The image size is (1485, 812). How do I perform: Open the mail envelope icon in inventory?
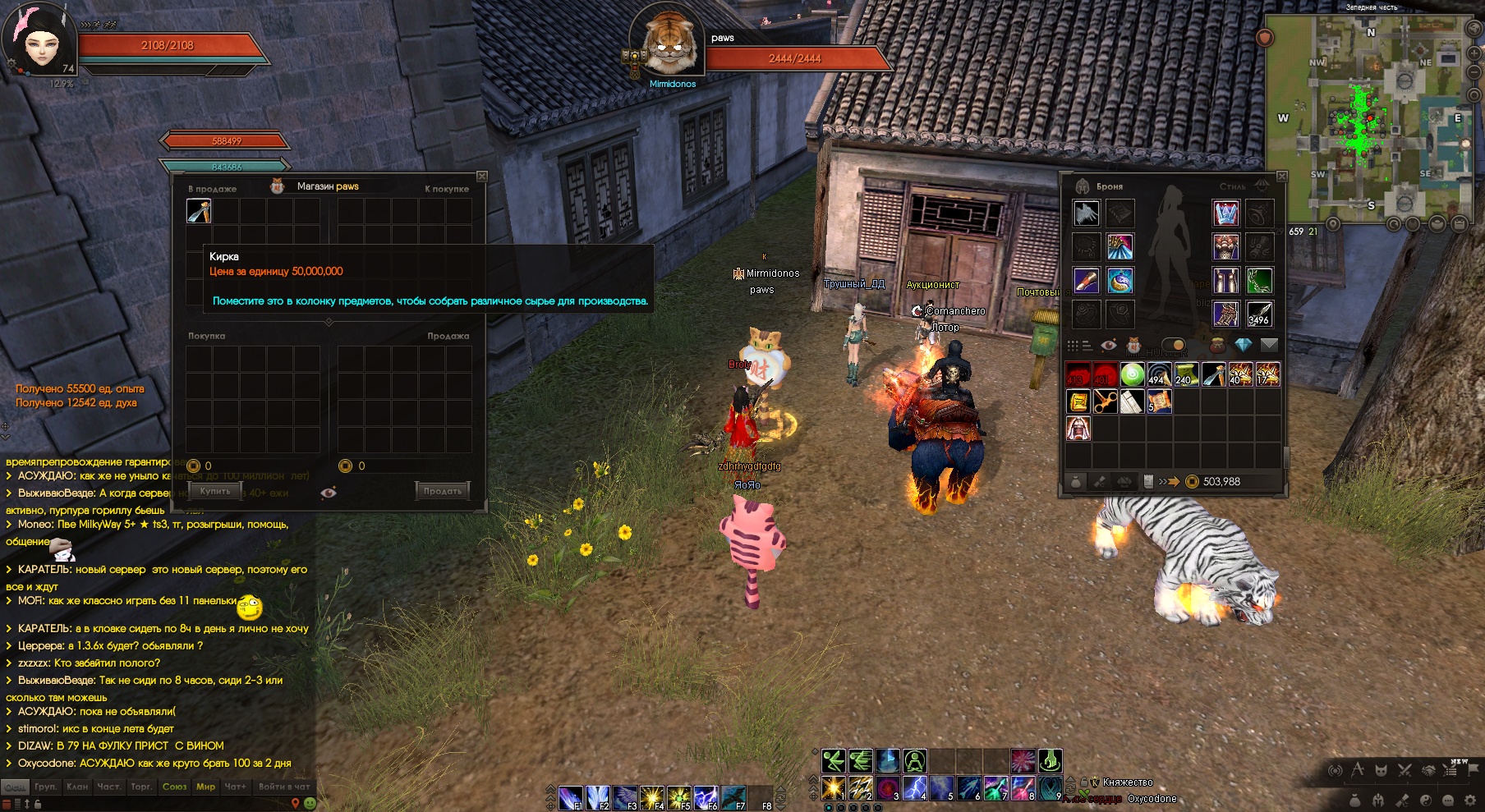coord(1269,345)
